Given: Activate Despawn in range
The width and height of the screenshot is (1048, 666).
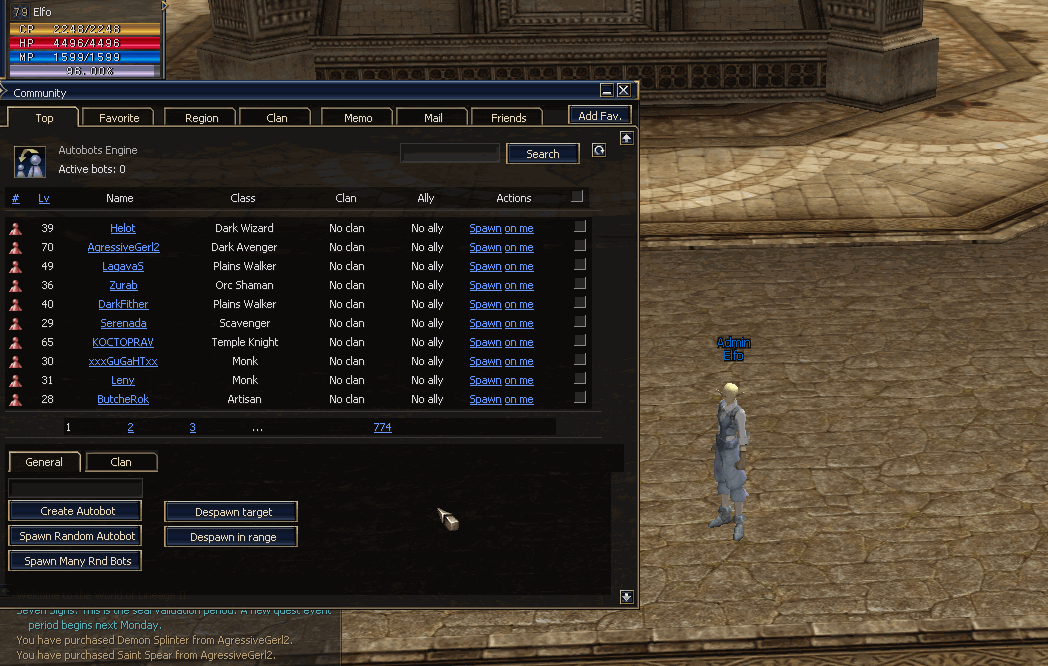Looking at the screenshot, I should (x=232, y=537).
